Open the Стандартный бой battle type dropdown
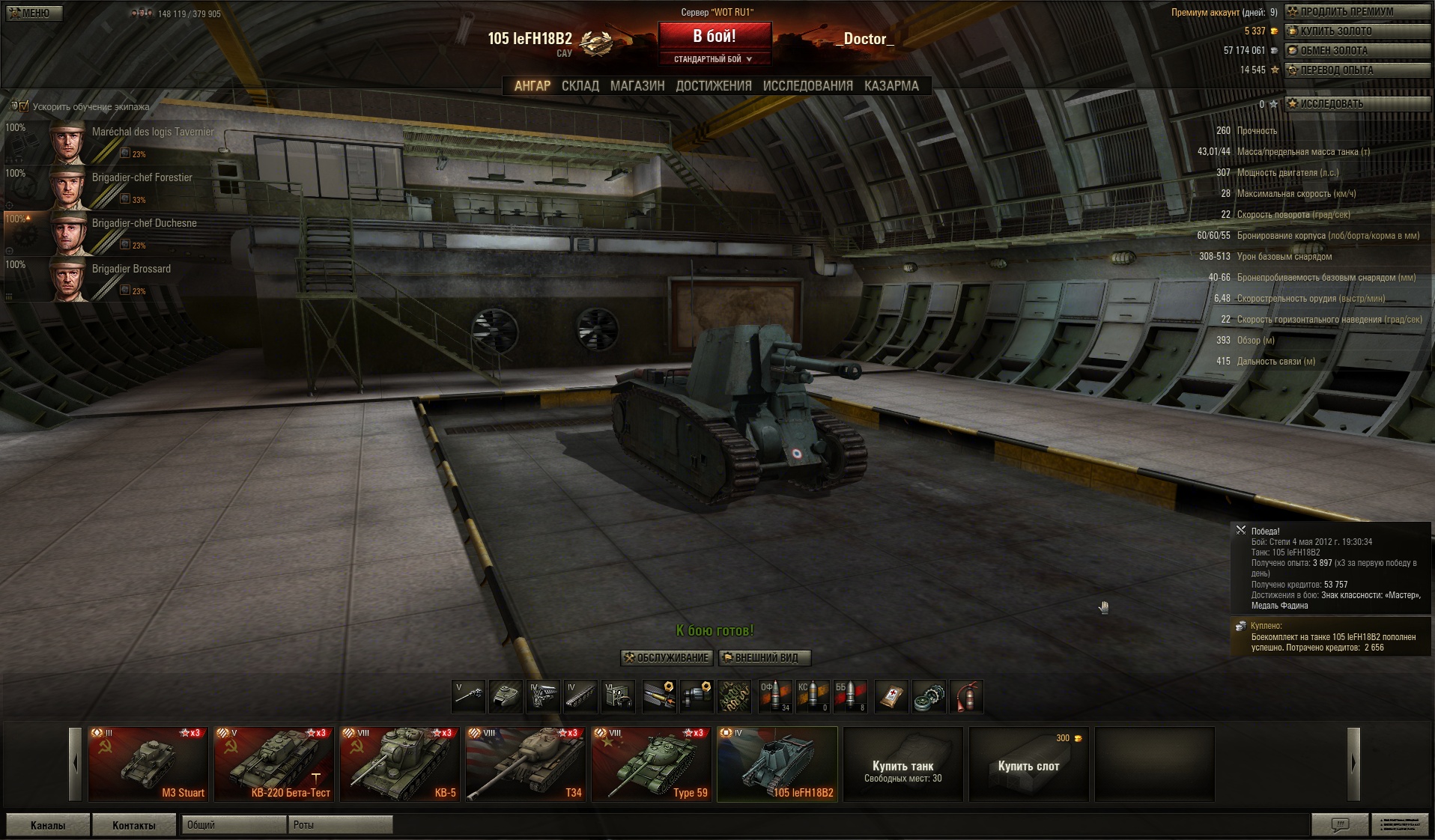Screen dimensions: 1435x840 (x=713, y=59)
